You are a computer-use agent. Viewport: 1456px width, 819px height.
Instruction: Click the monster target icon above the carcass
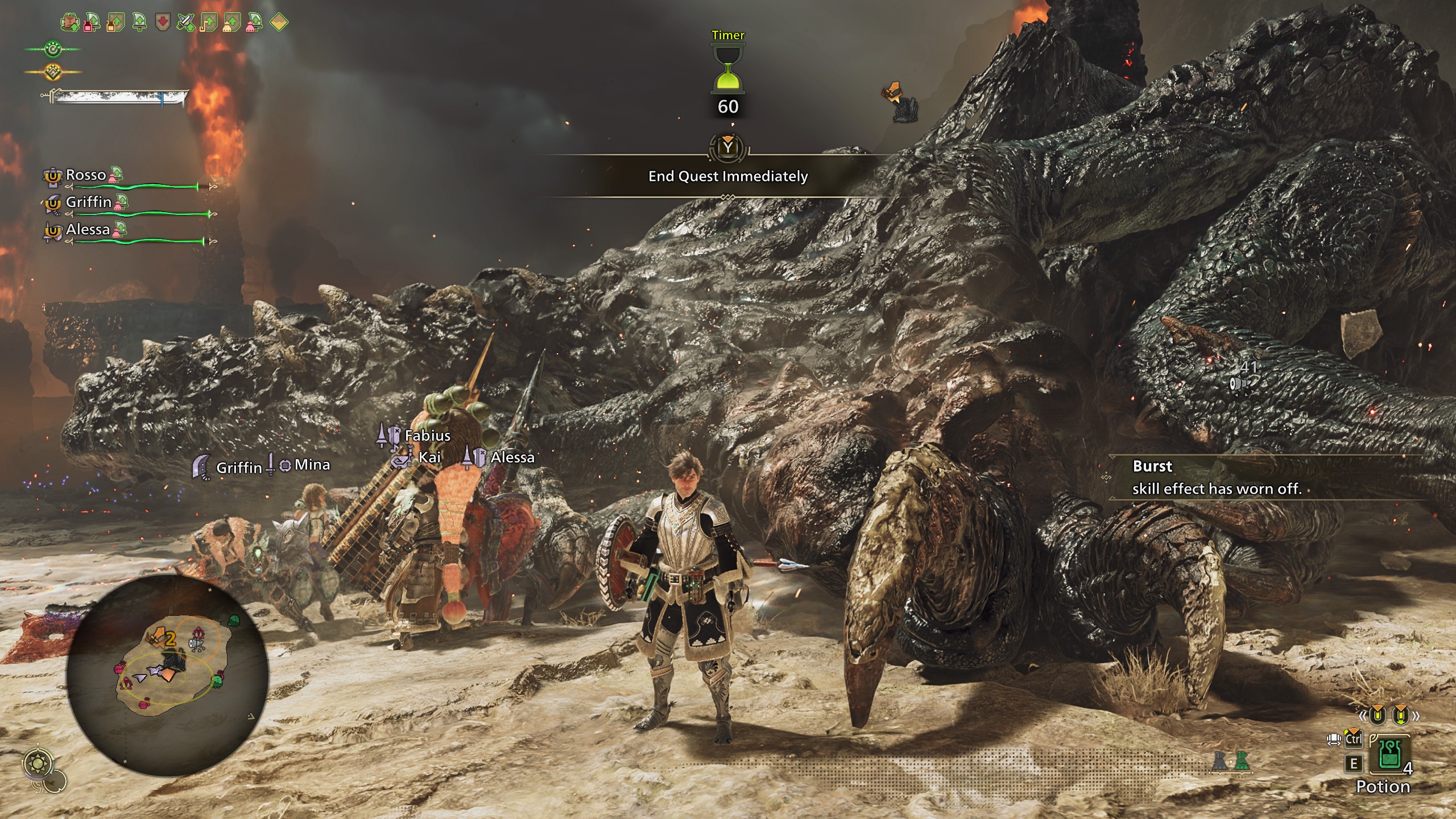click(x=901, y=102)
